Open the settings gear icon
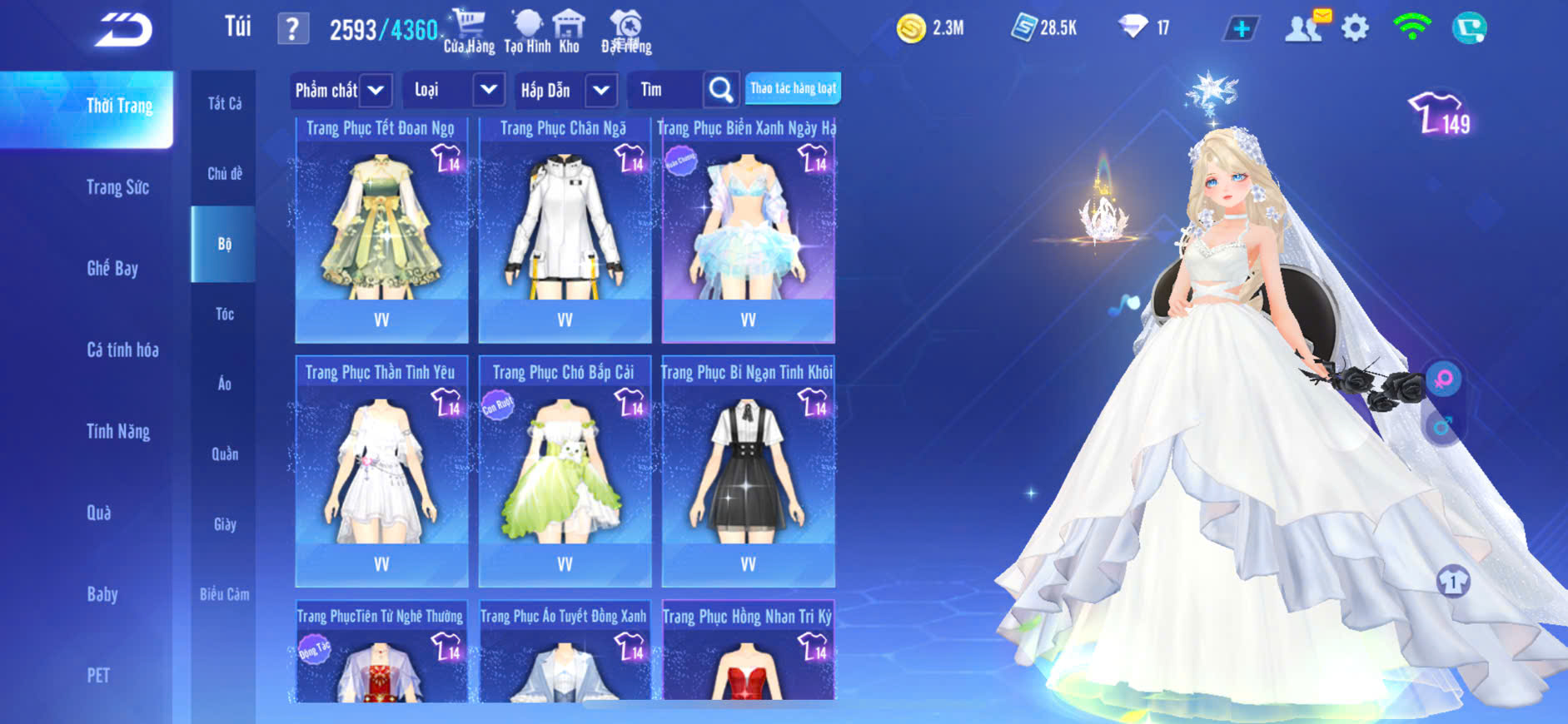This screenshot has height=724, width=1568. pyautogui.click(x=1355, y=29)
